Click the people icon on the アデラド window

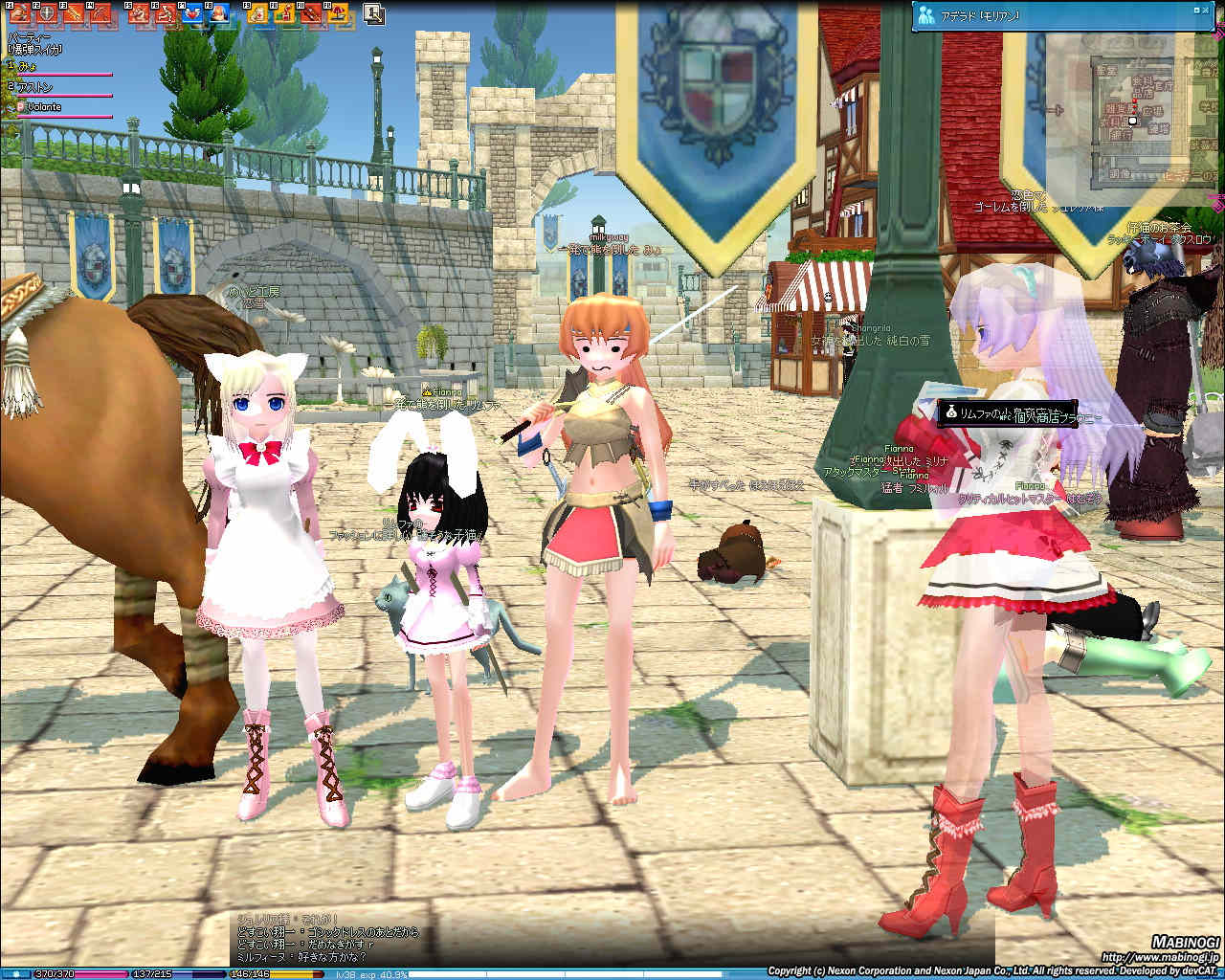[x=925, y=13]
